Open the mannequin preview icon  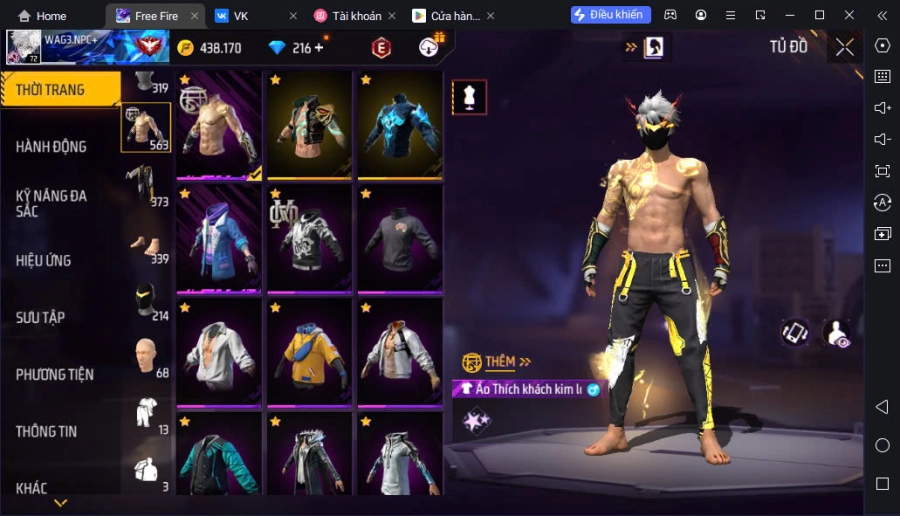pyautogui.click(x=469, y=97)
